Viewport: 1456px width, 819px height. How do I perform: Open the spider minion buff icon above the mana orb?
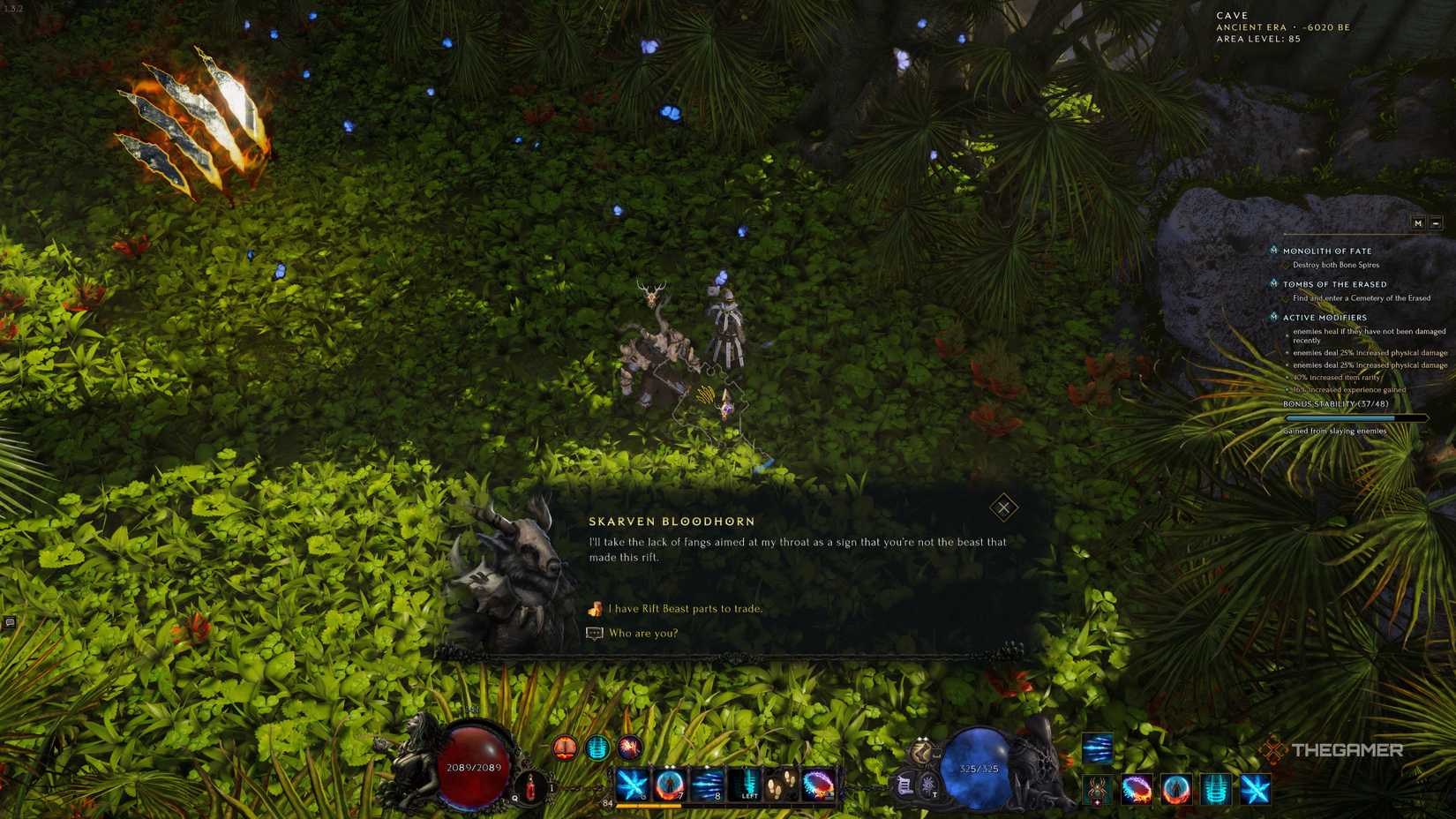1098,791
